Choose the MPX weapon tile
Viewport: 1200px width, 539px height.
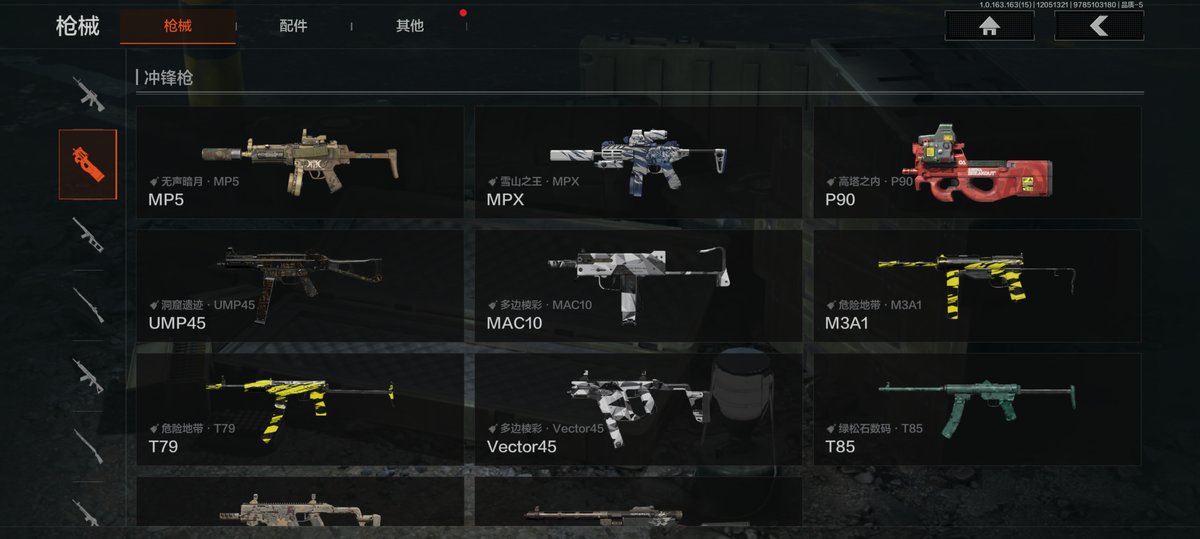tap(637, 162)
